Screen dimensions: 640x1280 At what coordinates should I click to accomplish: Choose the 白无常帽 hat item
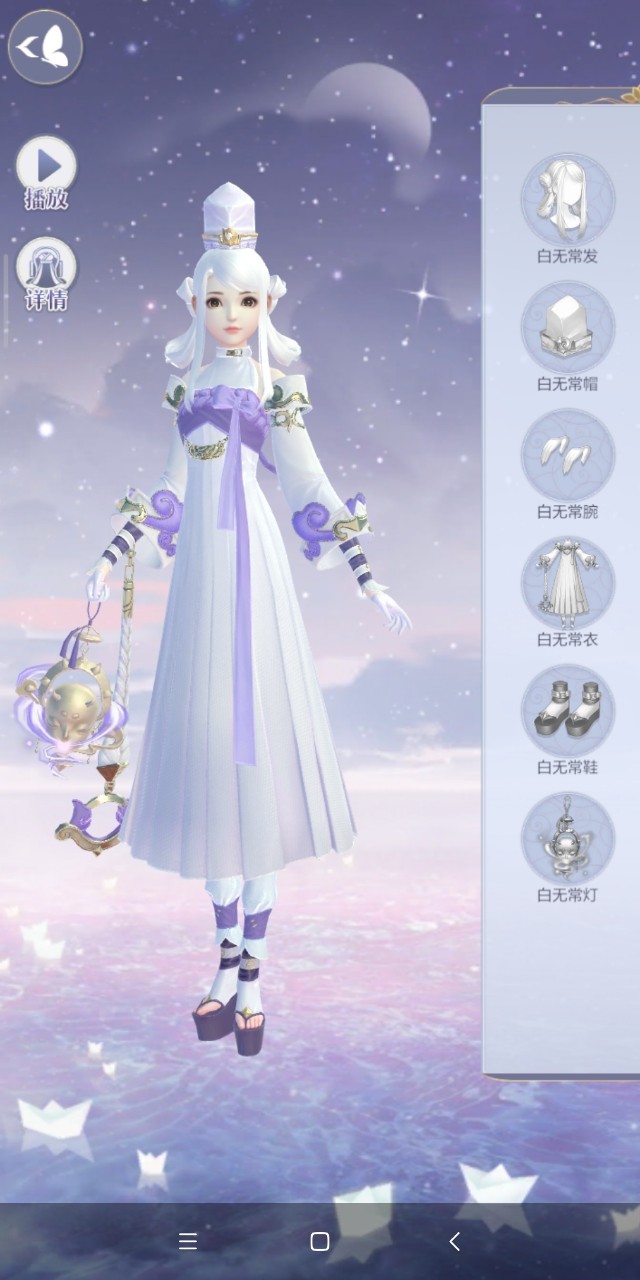pyautogui.click(x=567, y=328)
